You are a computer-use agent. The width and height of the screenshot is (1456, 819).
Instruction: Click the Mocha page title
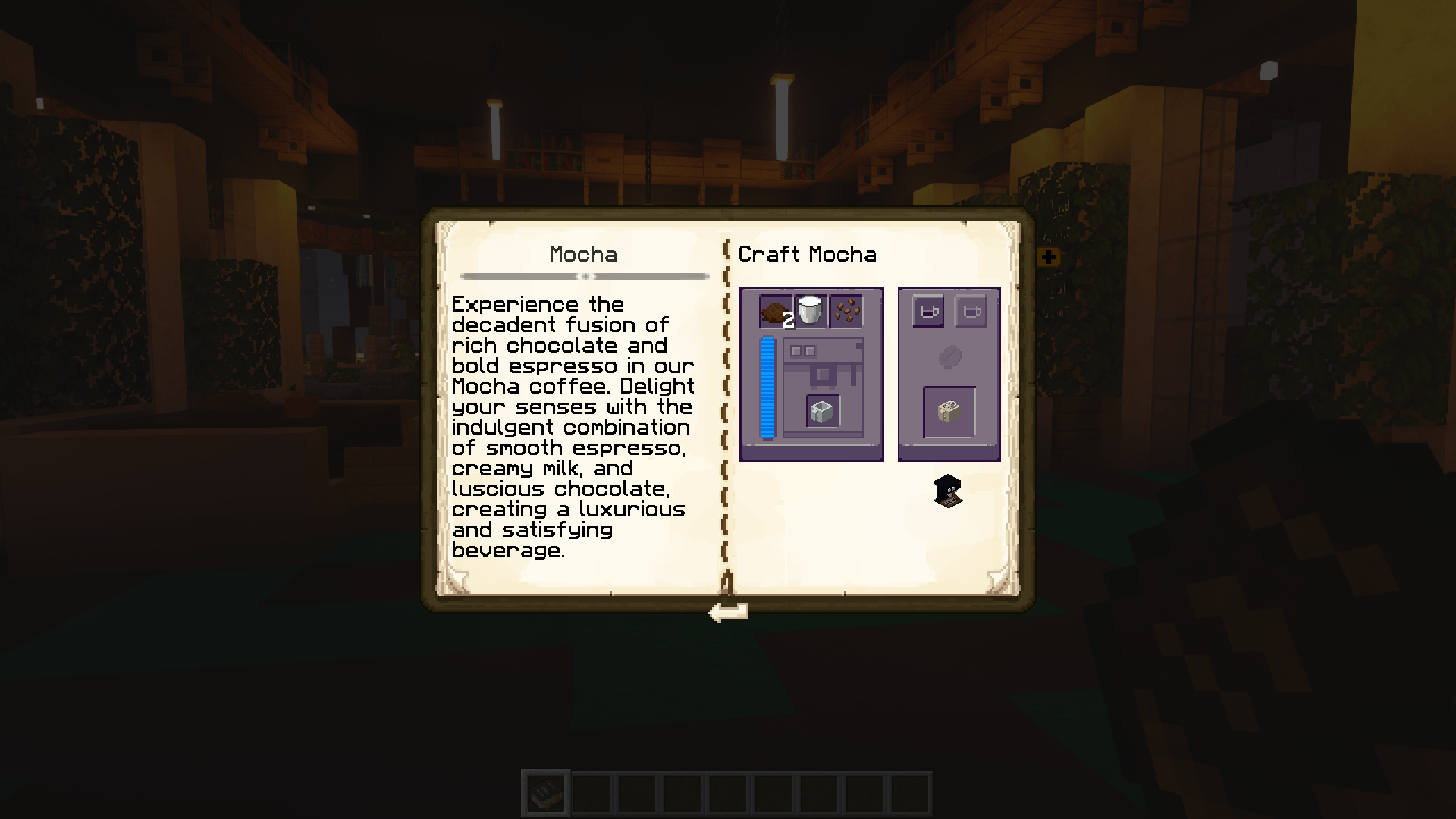point(583,255)
